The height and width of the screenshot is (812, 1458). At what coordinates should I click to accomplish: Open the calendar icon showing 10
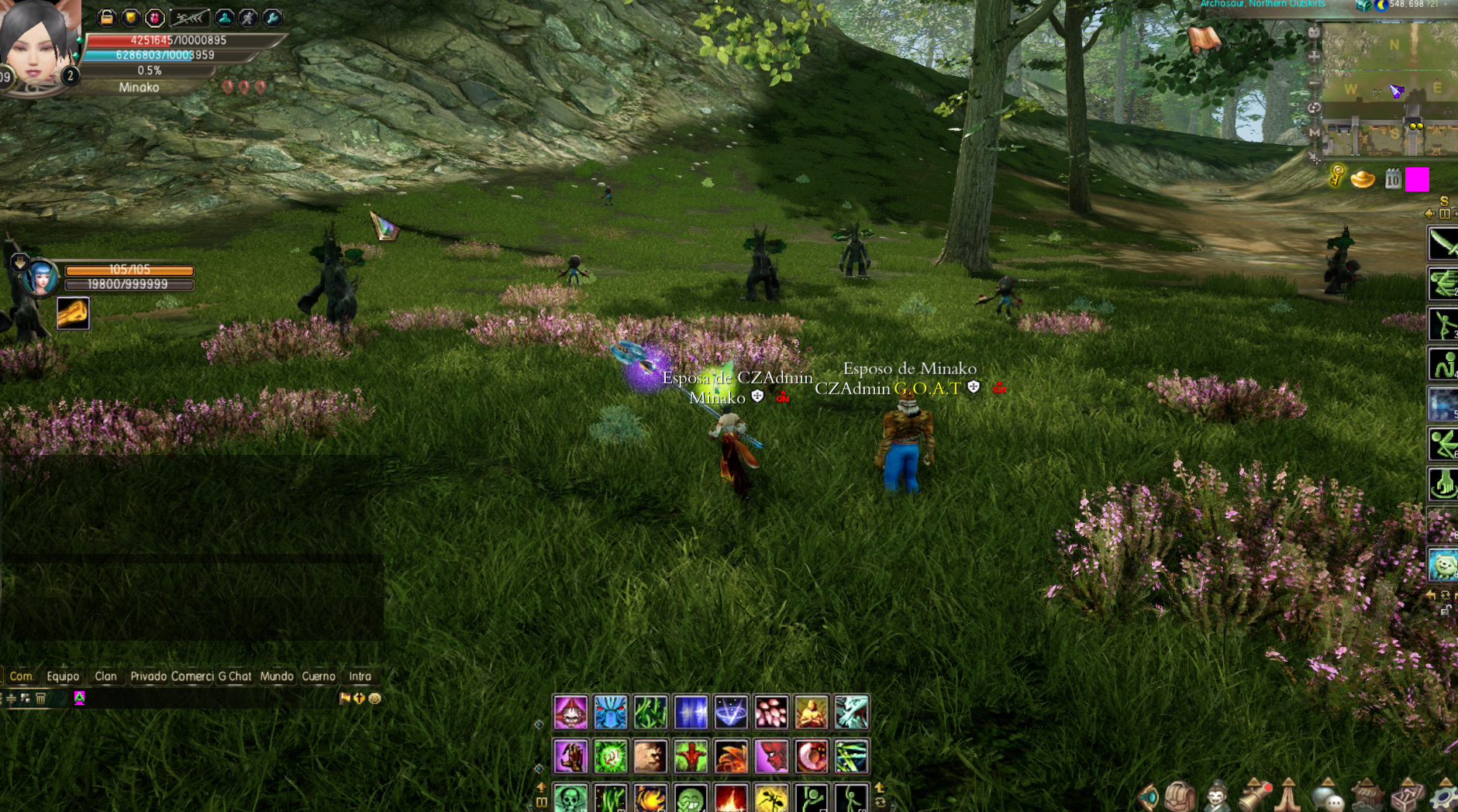(x=1393, y=180)
